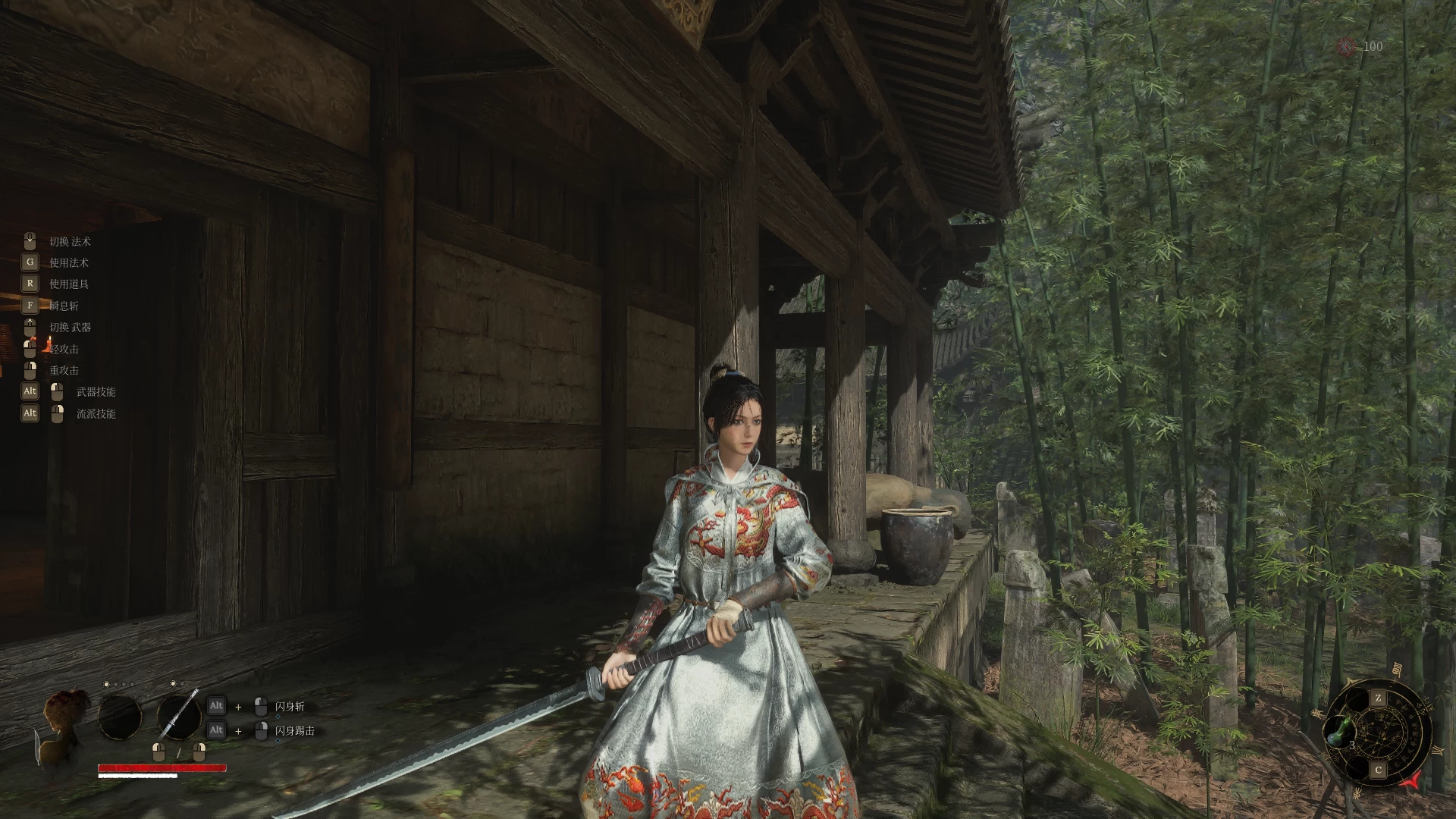Click the number 3 beside the gourd

coord(1353,745)
